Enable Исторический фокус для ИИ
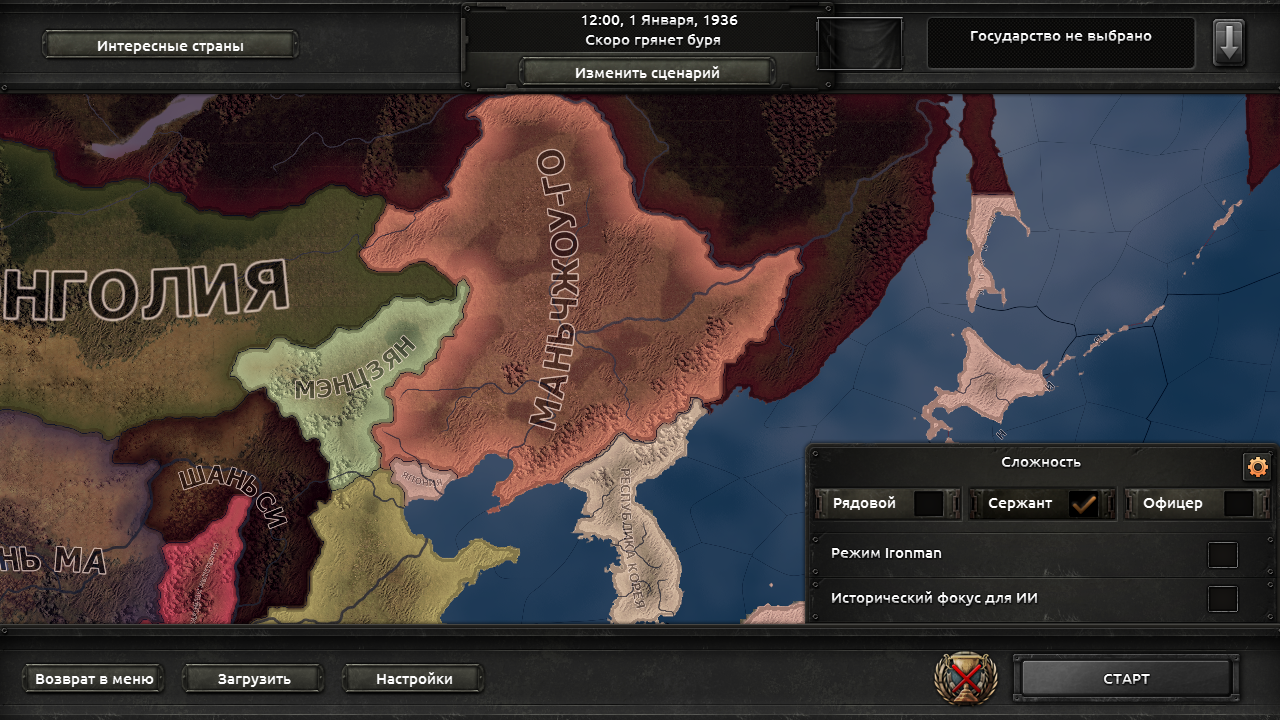 click(1222, 597)
